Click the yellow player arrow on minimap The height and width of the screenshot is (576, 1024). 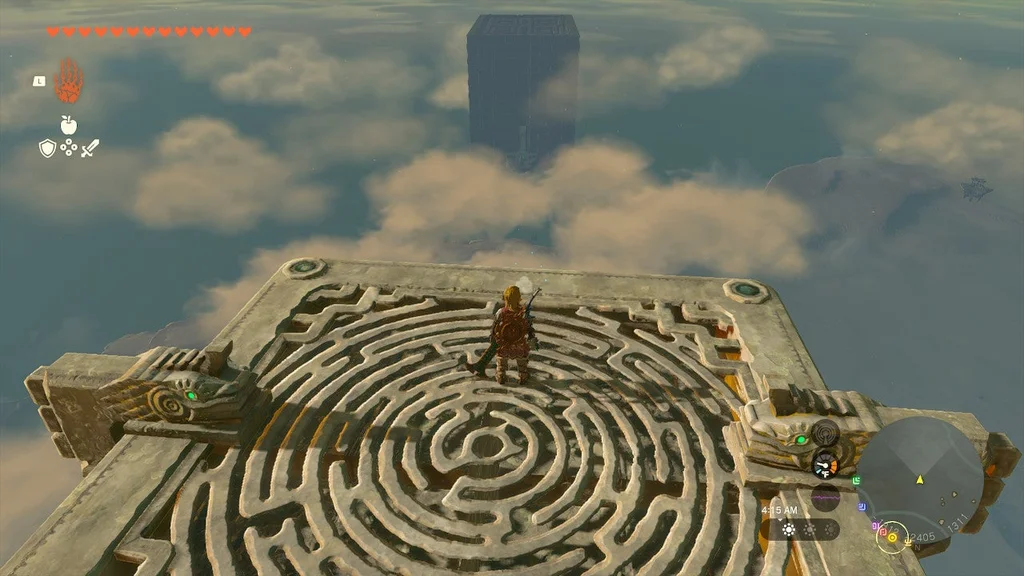[x=920, y=479]
